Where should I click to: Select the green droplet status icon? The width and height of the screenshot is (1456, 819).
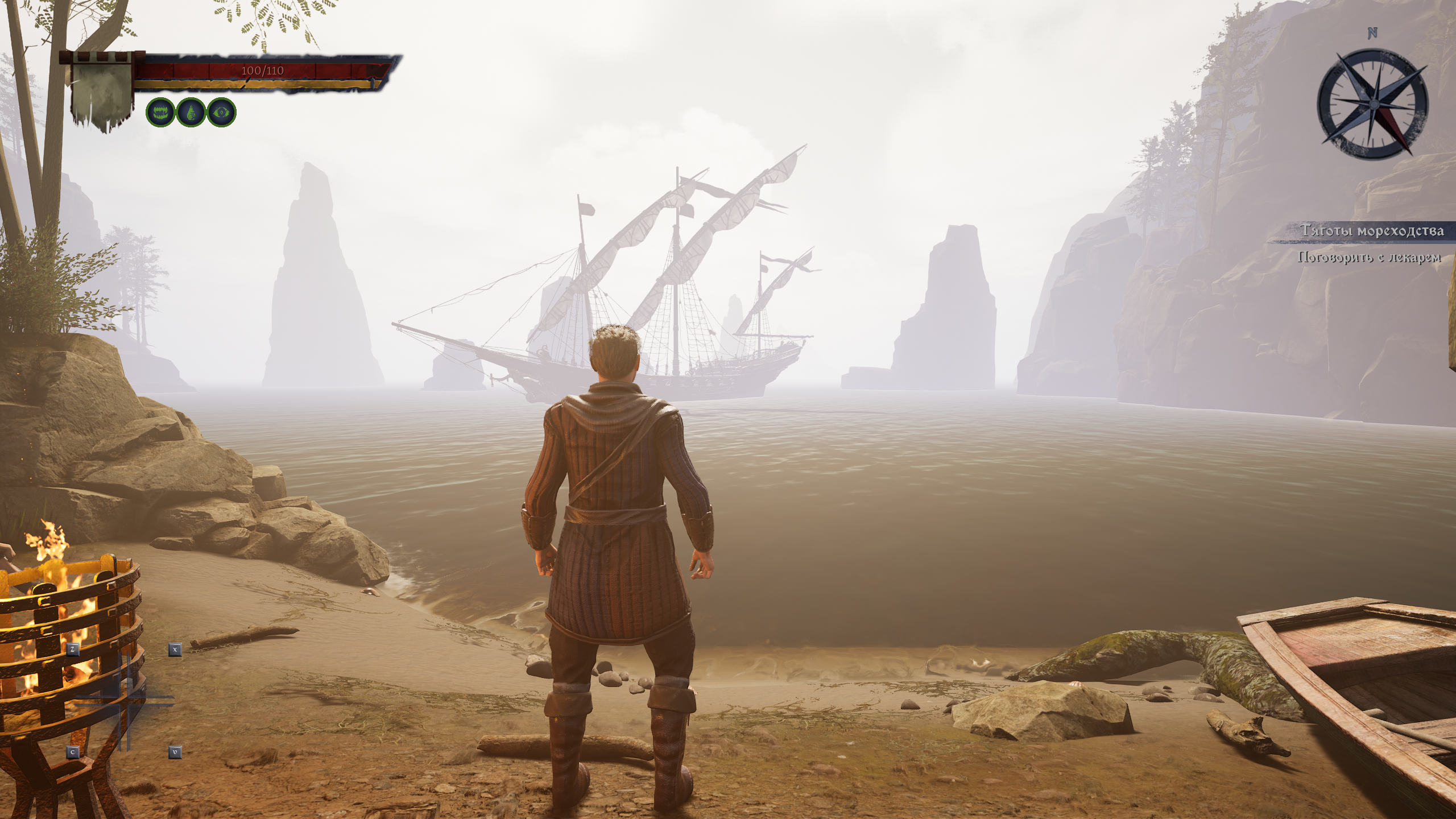coord(191,112)
